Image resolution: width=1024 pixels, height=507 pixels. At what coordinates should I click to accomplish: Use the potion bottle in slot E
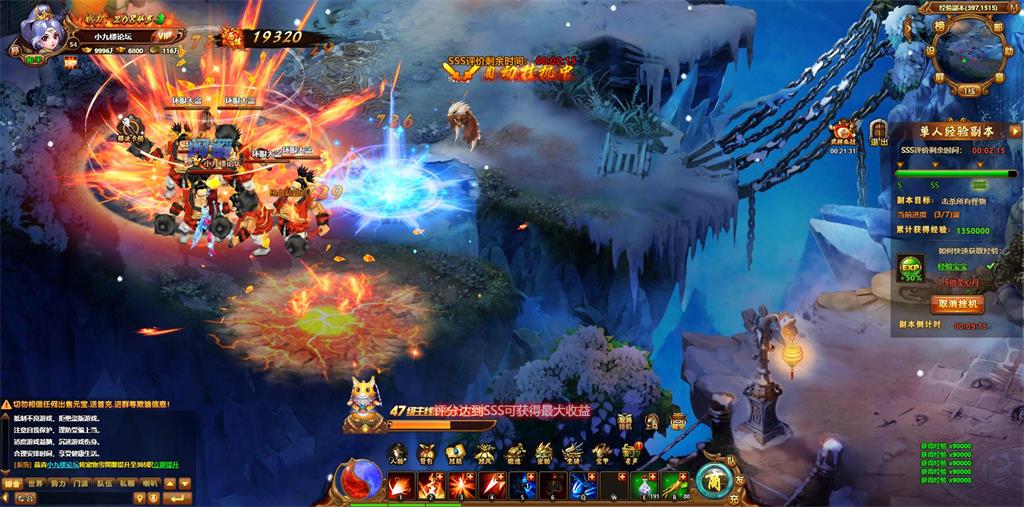pyautogui.click(x=645, y=485)
